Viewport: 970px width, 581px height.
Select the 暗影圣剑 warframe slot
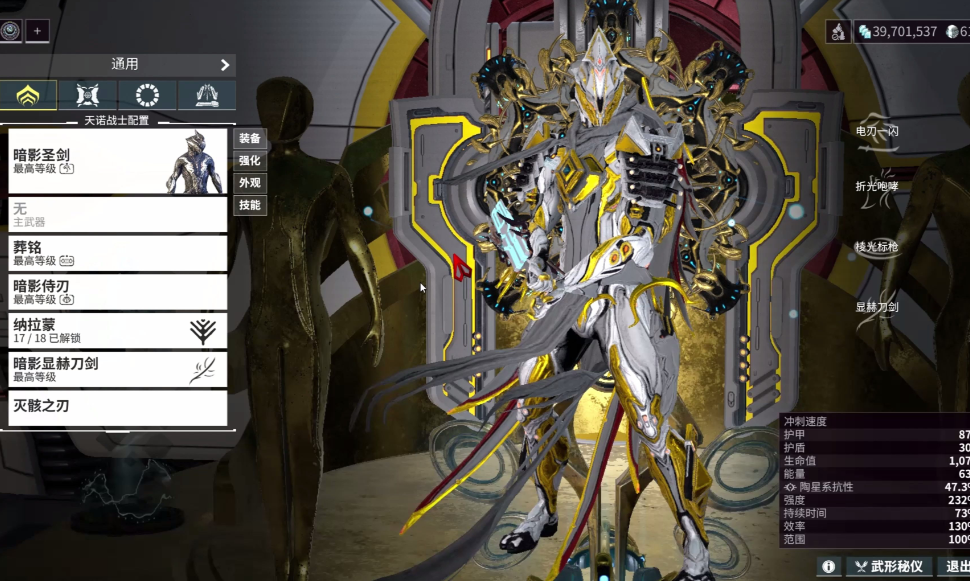118,161
